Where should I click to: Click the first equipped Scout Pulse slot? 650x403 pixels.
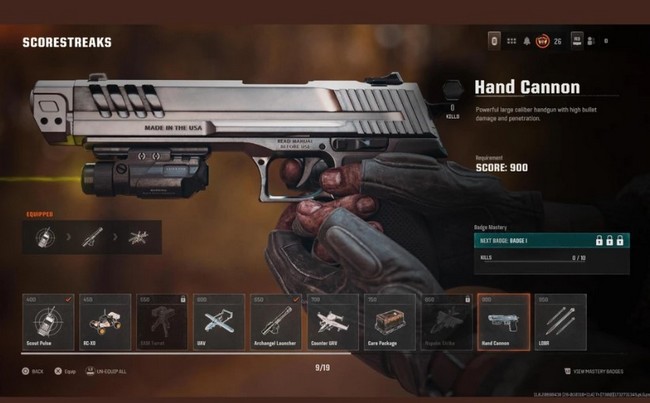(46, 237)
